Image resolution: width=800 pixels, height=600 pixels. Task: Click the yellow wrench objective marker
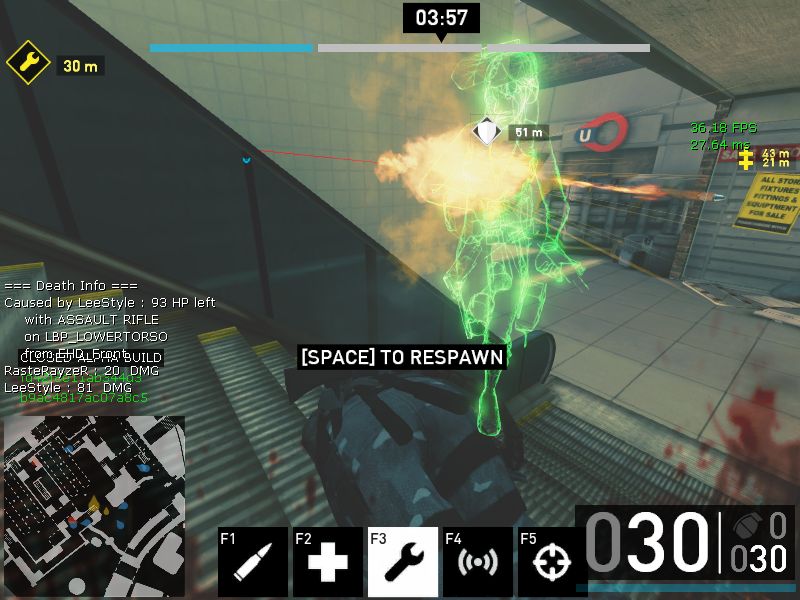pyautogui.click(x=29, y=65)
